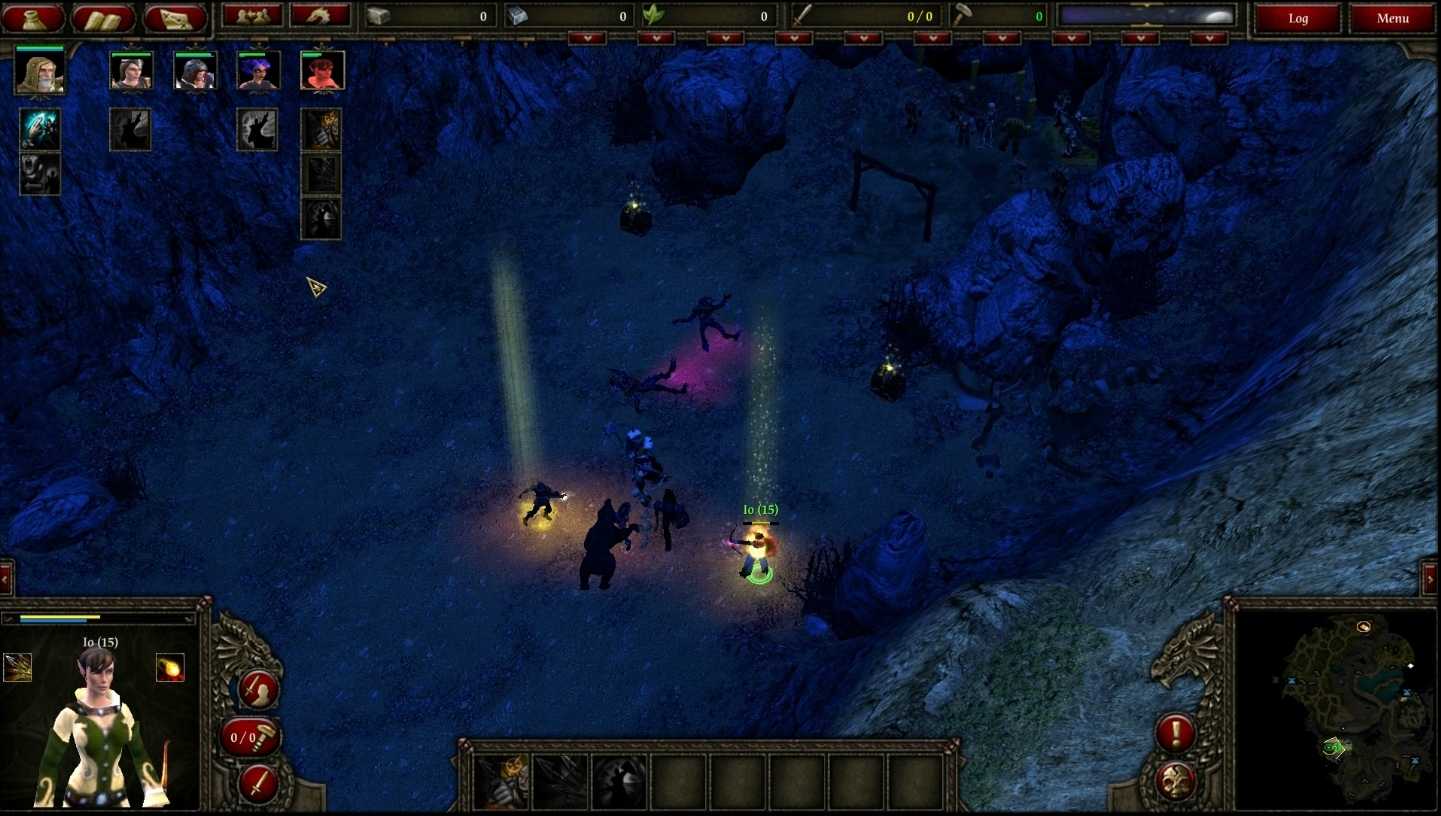Expand the left edge panel arrow
This screenshot has width=1441, height=816.
pos(5,578)
